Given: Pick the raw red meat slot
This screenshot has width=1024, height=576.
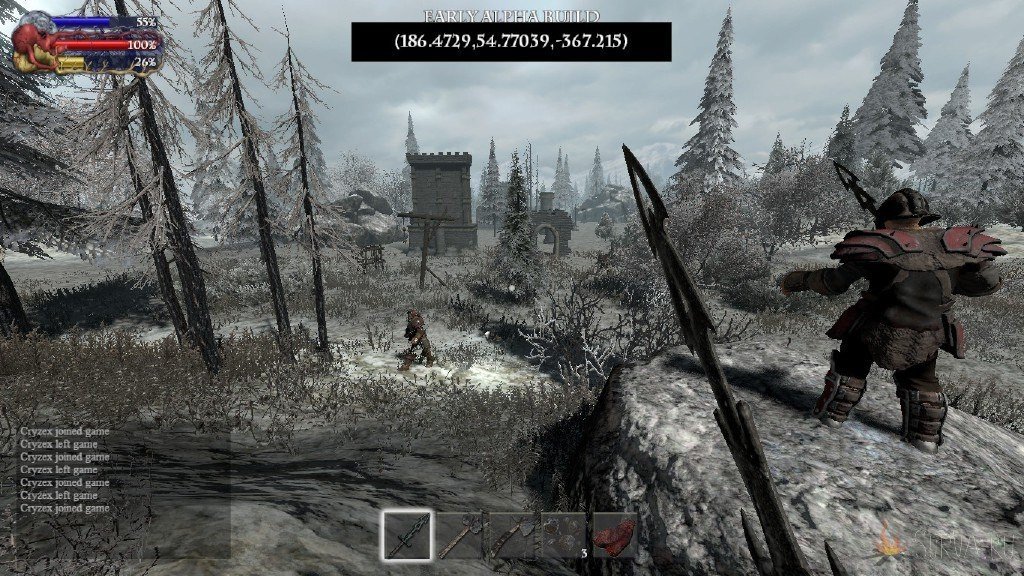Looking at the screenshot, I should click(x=614, y=535).
